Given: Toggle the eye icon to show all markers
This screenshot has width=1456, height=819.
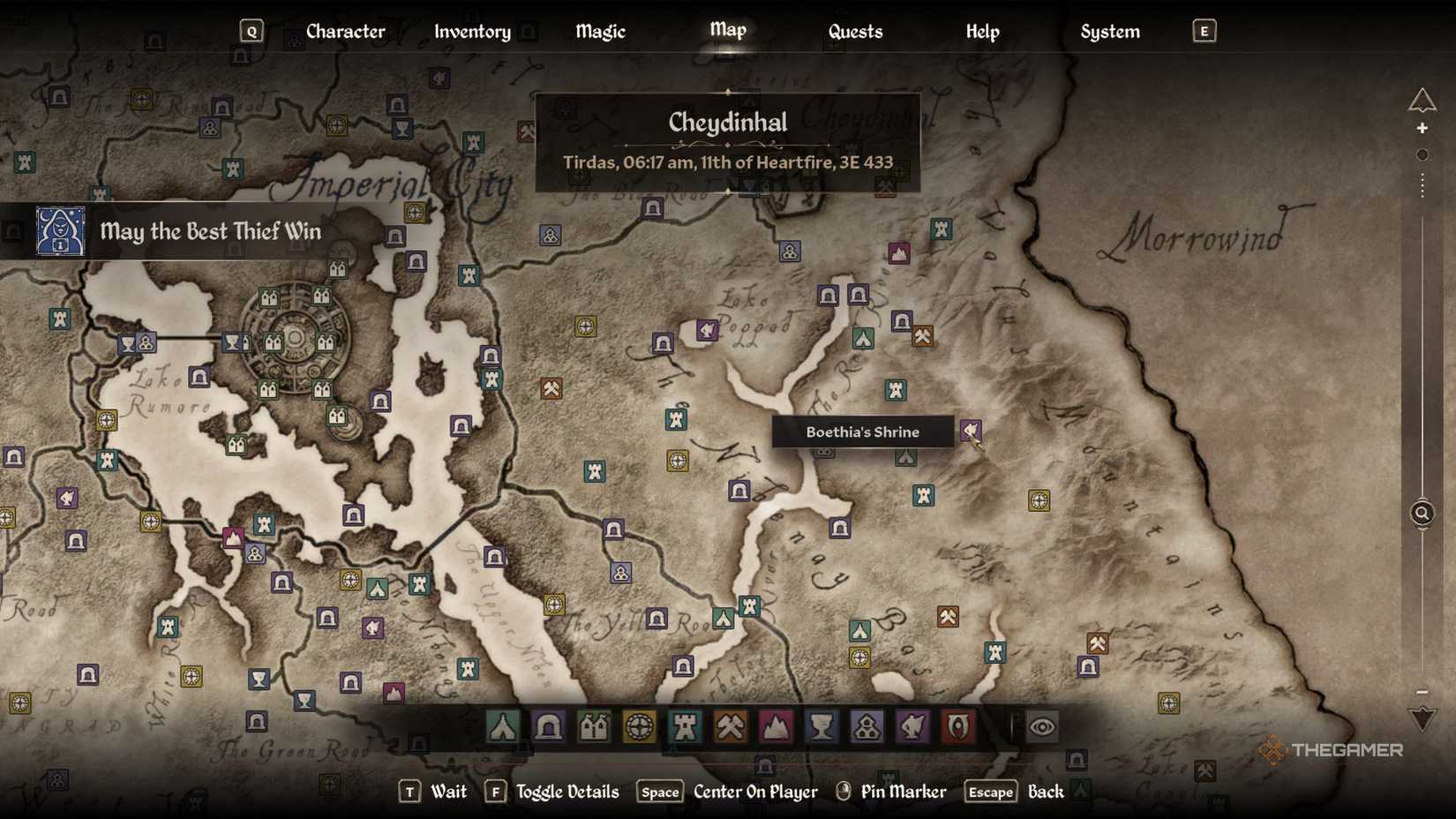Looking at the screenshot, I should pyautogui.click(x=1044, y=725).
